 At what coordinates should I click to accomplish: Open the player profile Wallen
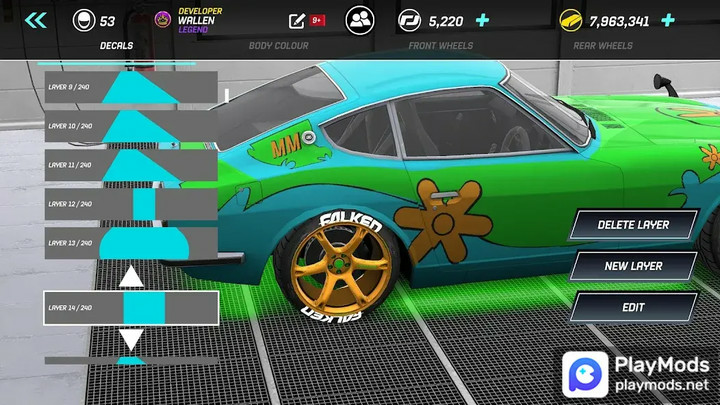click(197, 20)
